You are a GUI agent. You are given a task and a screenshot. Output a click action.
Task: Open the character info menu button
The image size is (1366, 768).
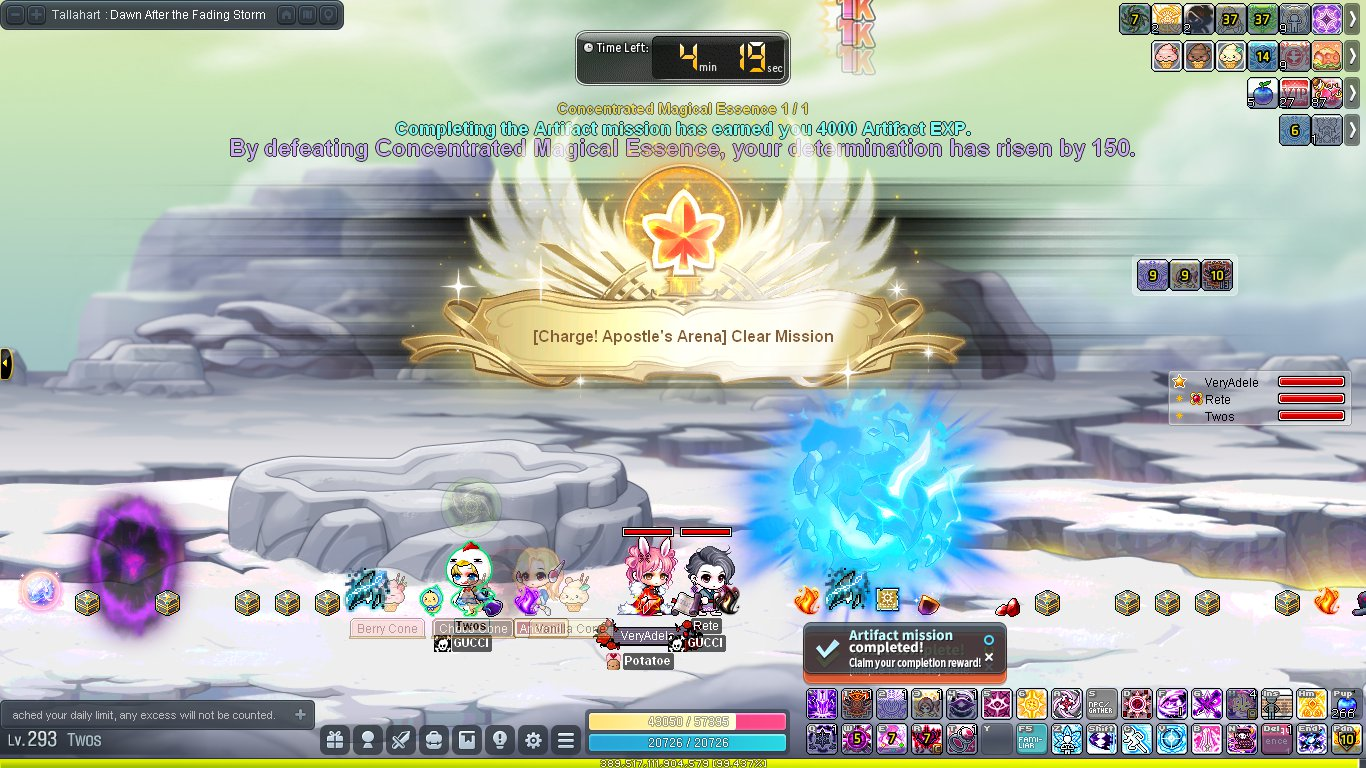coord(368,740)
